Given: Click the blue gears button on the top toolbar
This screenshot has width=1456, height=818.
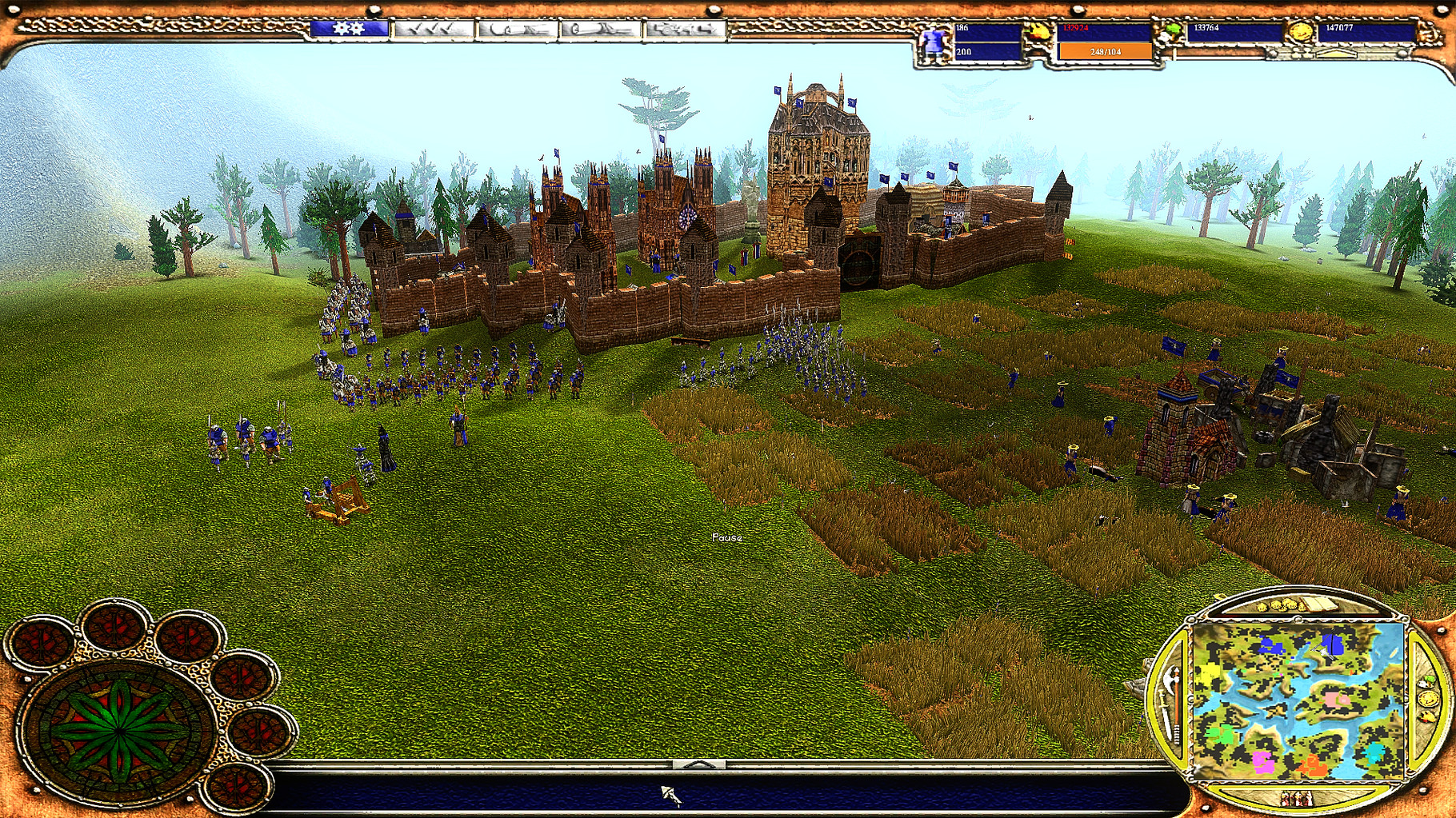Looking at the screenshot, I should click(348, 30).
